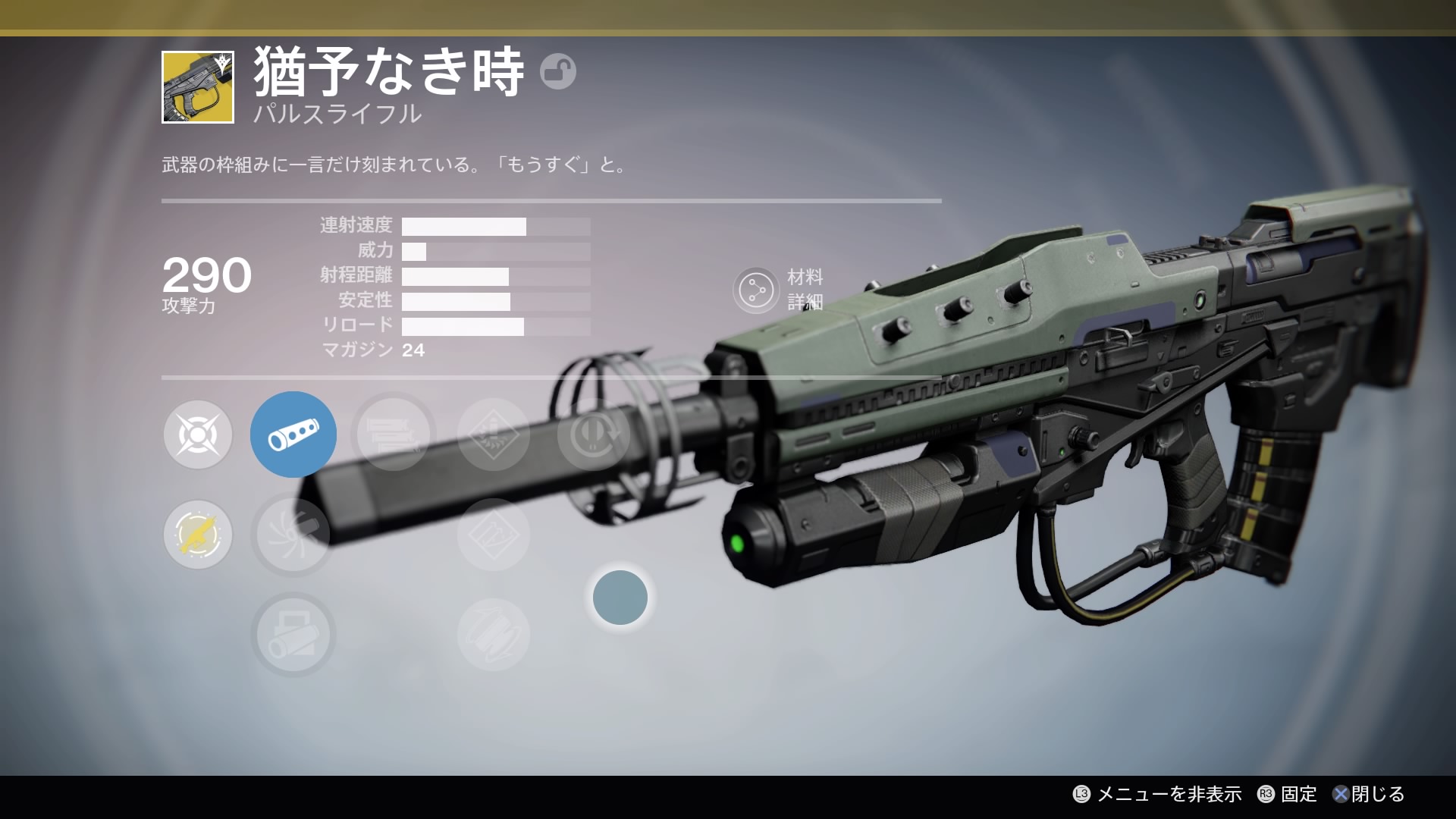Select the boxed barrel perk node
The image size is (1456, 819).
[x=293, y=635]
